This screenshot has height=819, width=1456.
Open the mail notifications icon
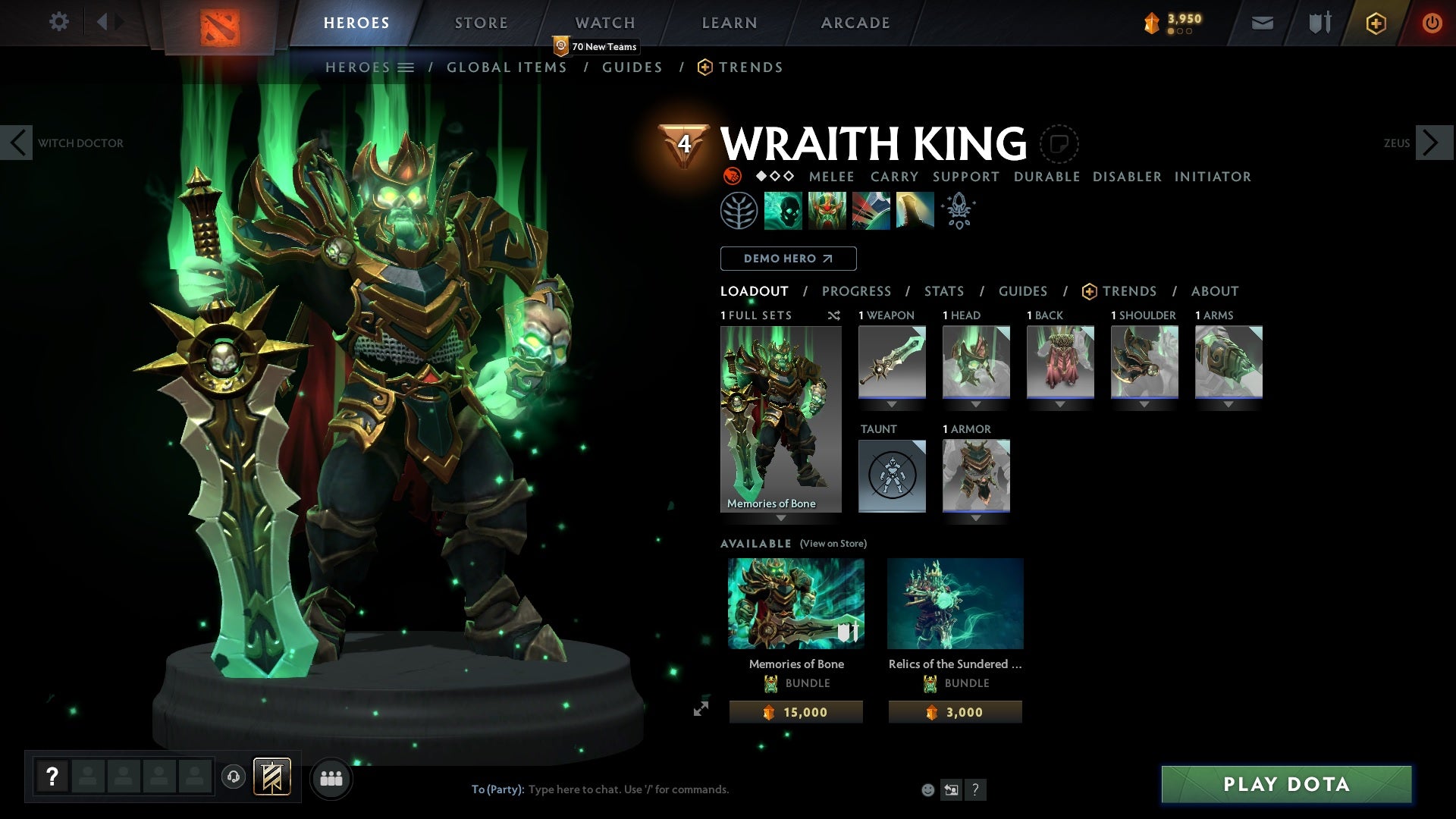click(x=1262, y=23)
